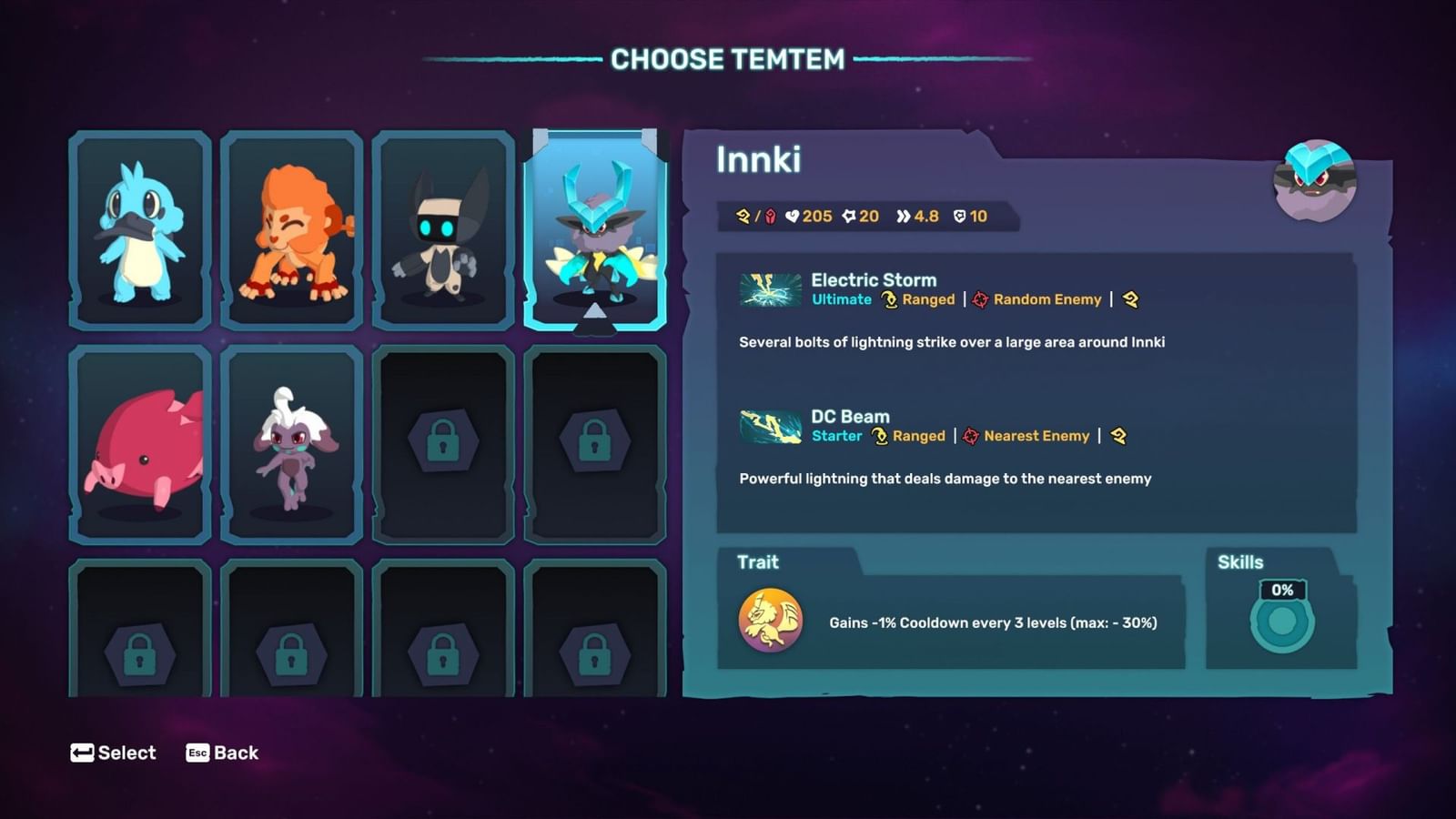Pick the pink pig Temtem in the second row

[x=140, y=443]
